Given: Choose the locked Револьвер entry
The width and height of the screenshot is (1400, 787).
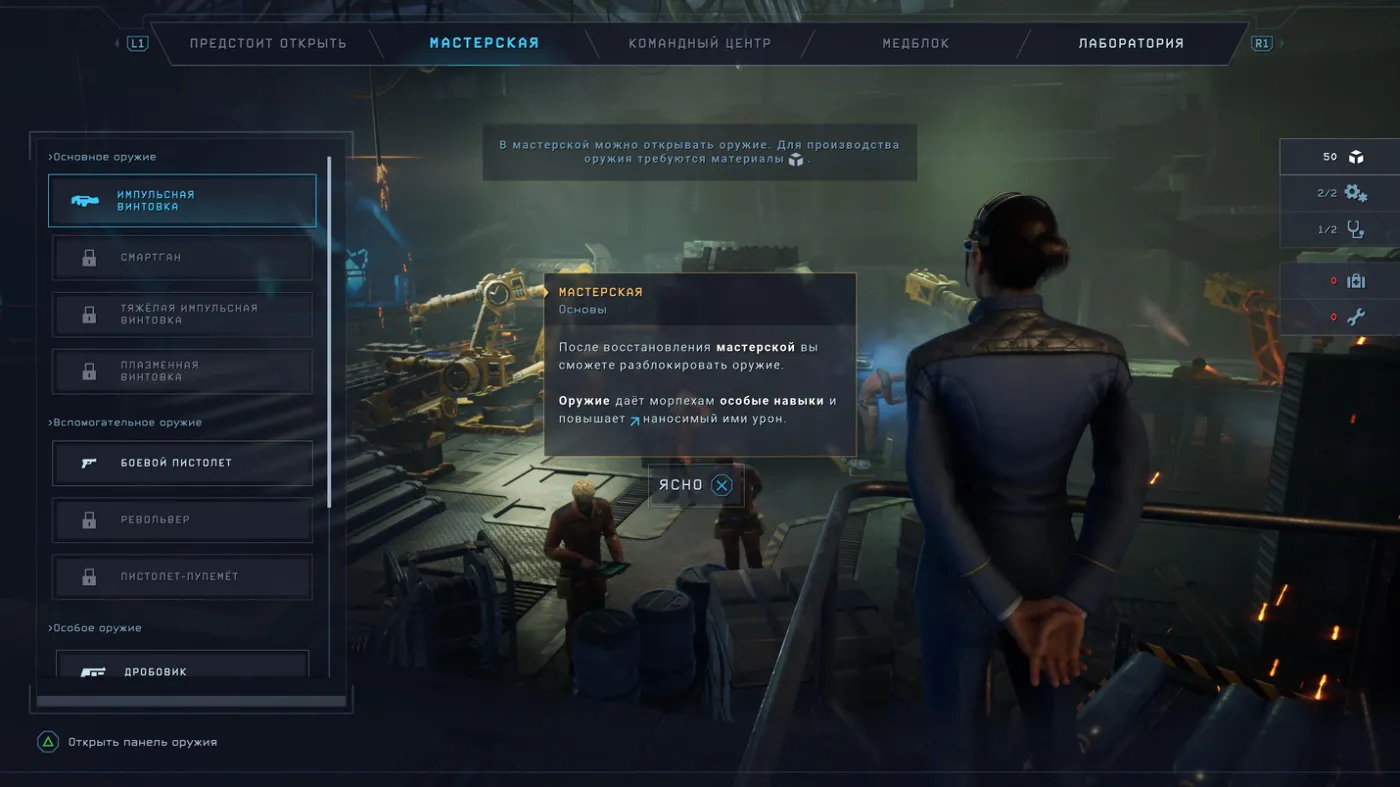Looking at the screenshot, I should (x=182, y=520).
